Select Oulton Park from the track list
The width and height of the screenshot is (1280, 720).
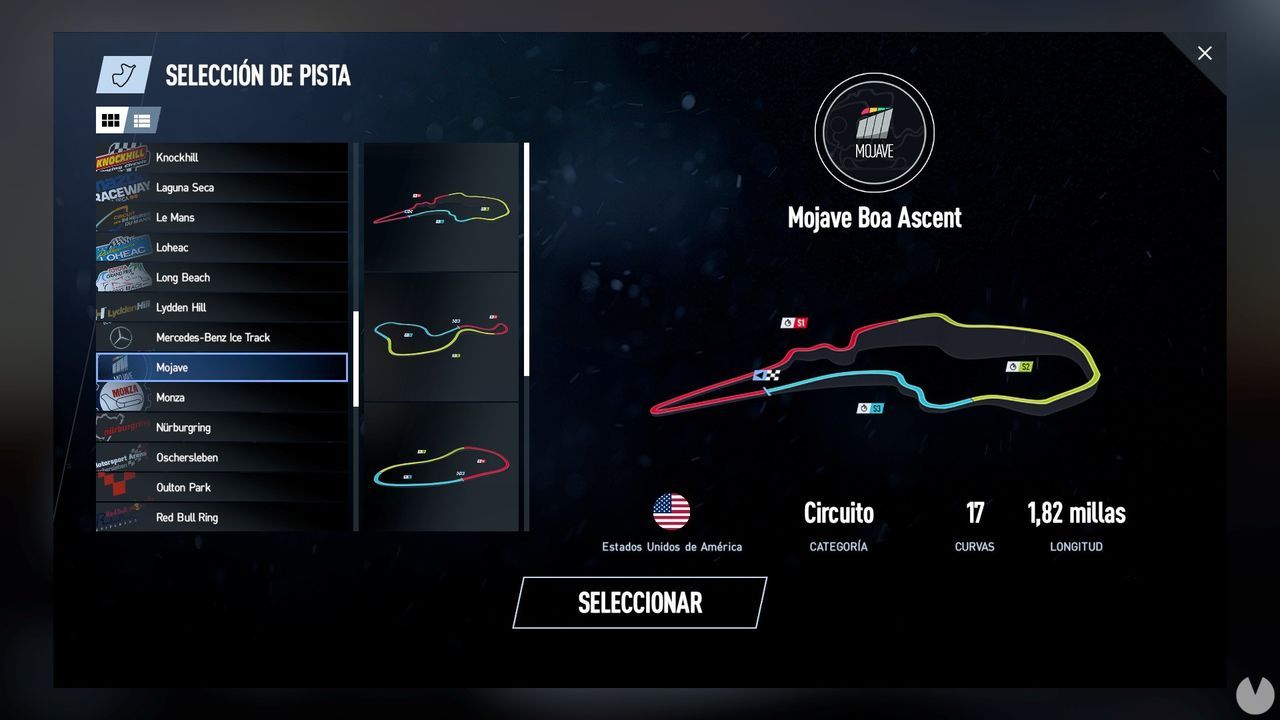[222, 487]
